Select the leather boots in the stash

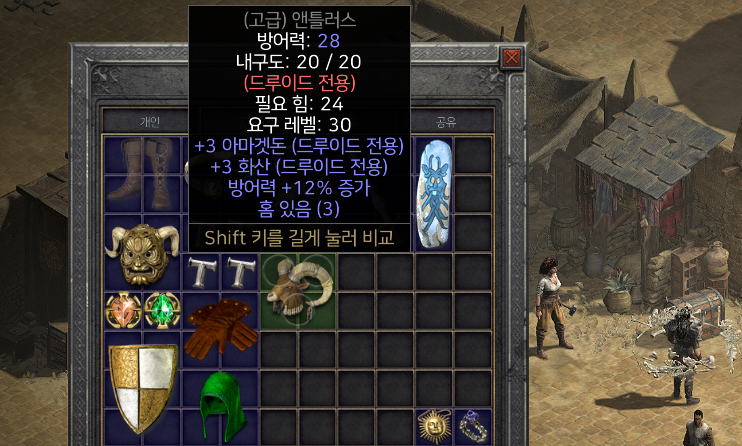pos(141,173)
